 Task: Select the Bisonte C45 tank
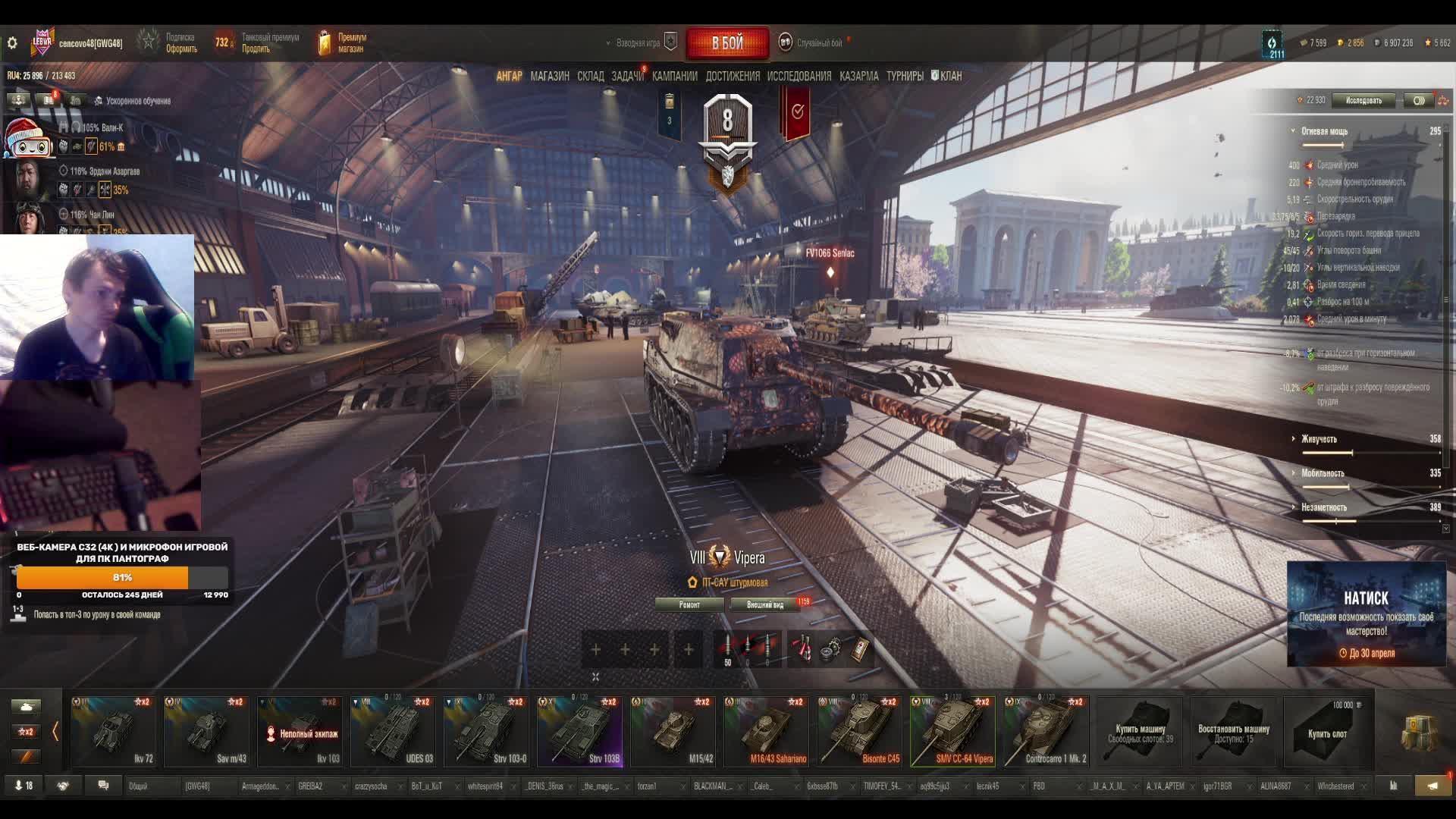pos(859,732)
